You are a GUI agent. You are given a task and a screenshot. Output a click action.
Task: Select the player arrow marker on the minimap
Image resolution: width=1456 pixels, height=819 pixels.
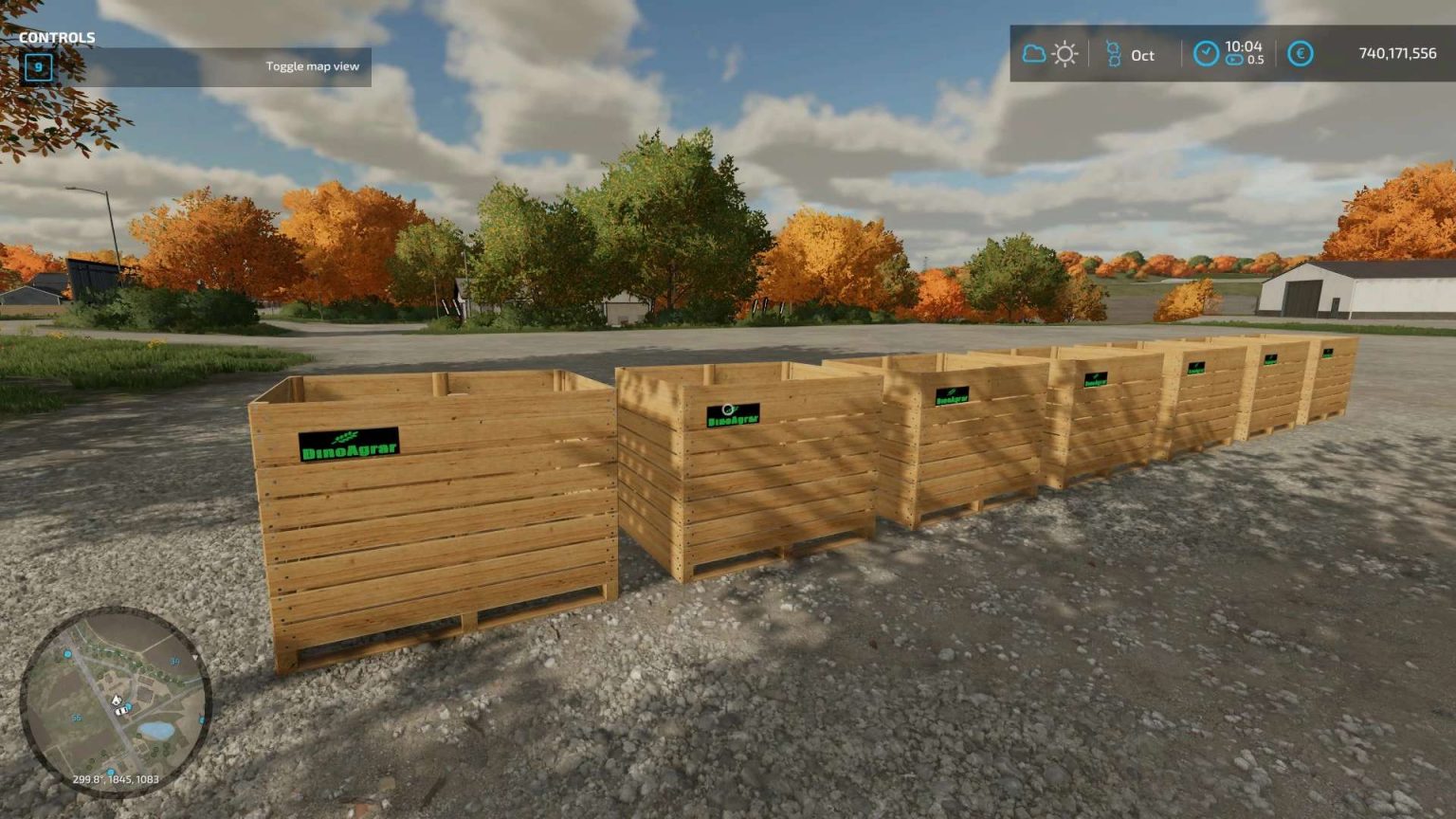tap(117, 699)
